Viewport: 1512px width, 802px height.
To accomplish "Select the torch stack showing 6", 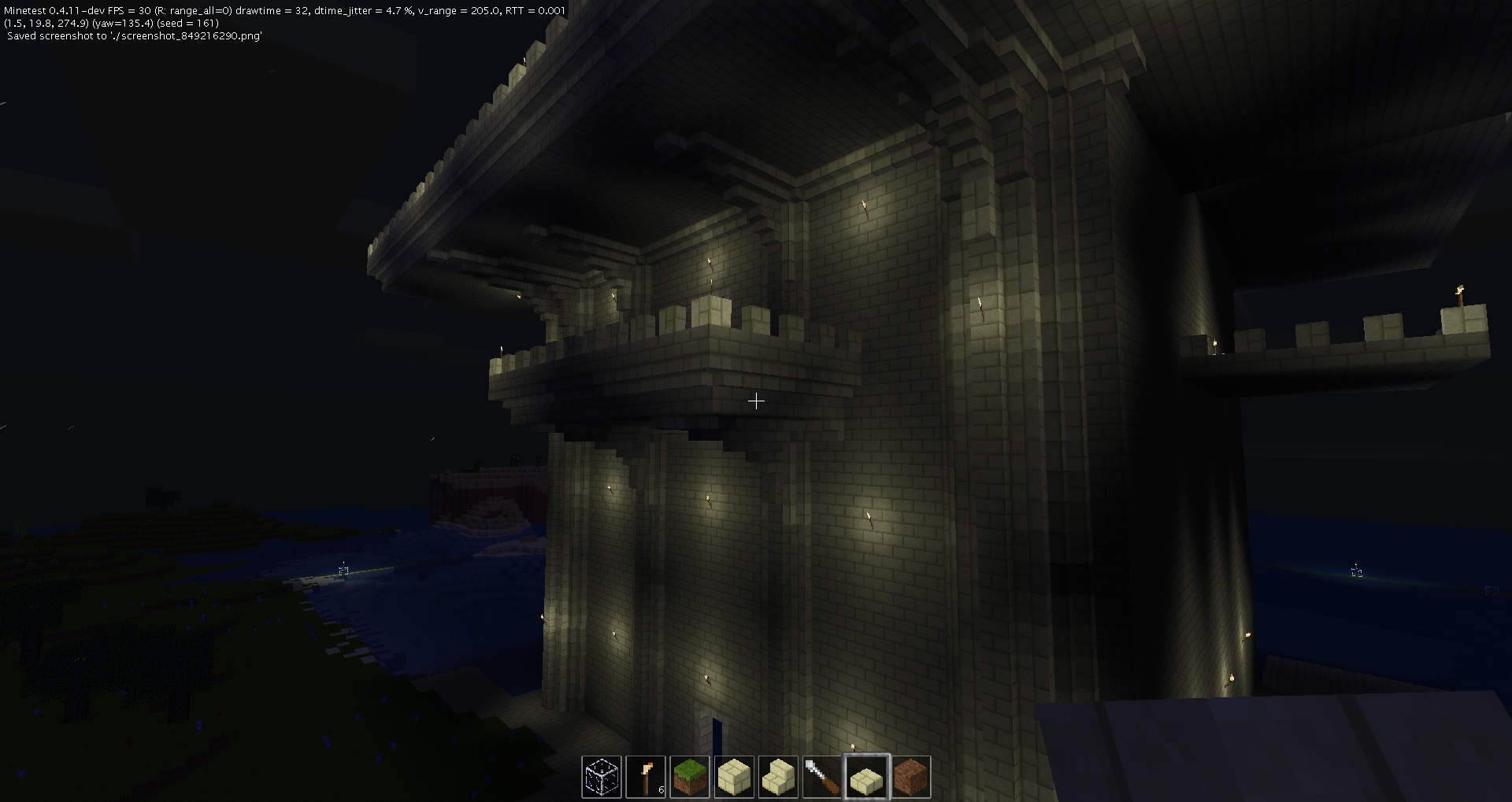I will pyautogui.click(x=646, y=777).
